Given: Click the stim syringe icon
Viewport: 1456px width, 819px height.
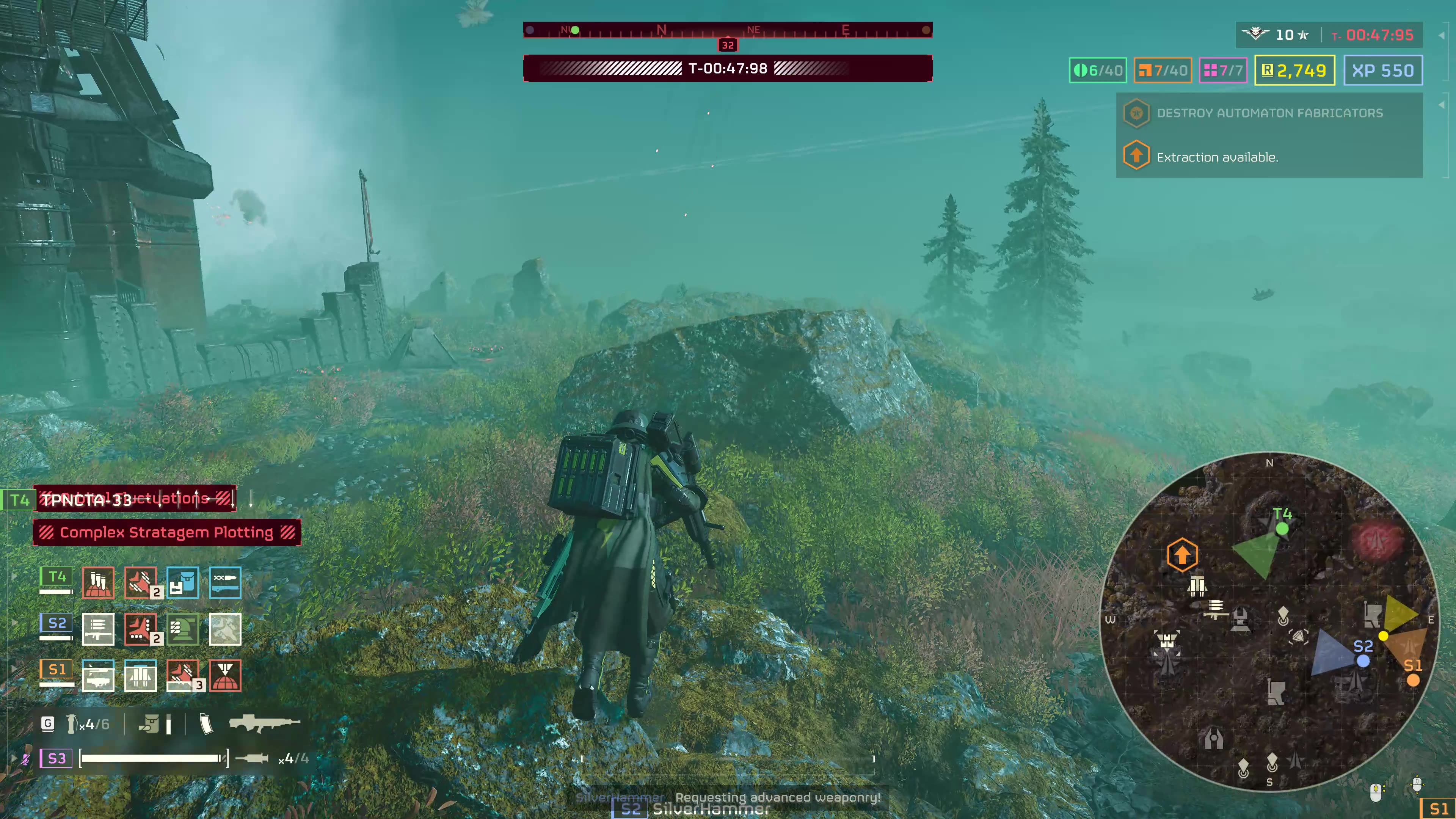Looking at the screenshot, I should click(x=251, y=758).
